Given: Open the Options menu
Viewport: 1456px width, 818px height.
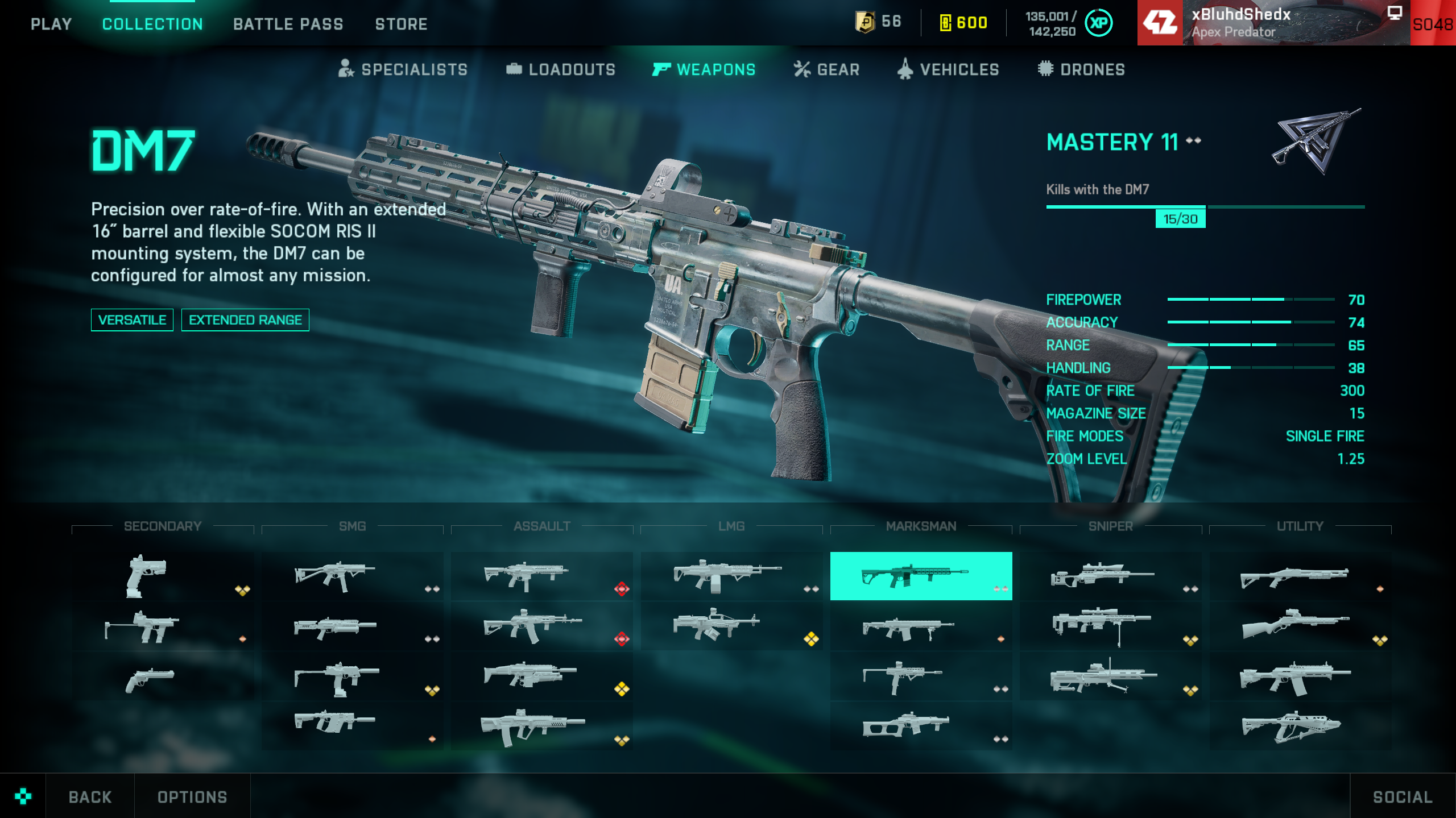Looking at the screenshot, I should click(192, 797).
